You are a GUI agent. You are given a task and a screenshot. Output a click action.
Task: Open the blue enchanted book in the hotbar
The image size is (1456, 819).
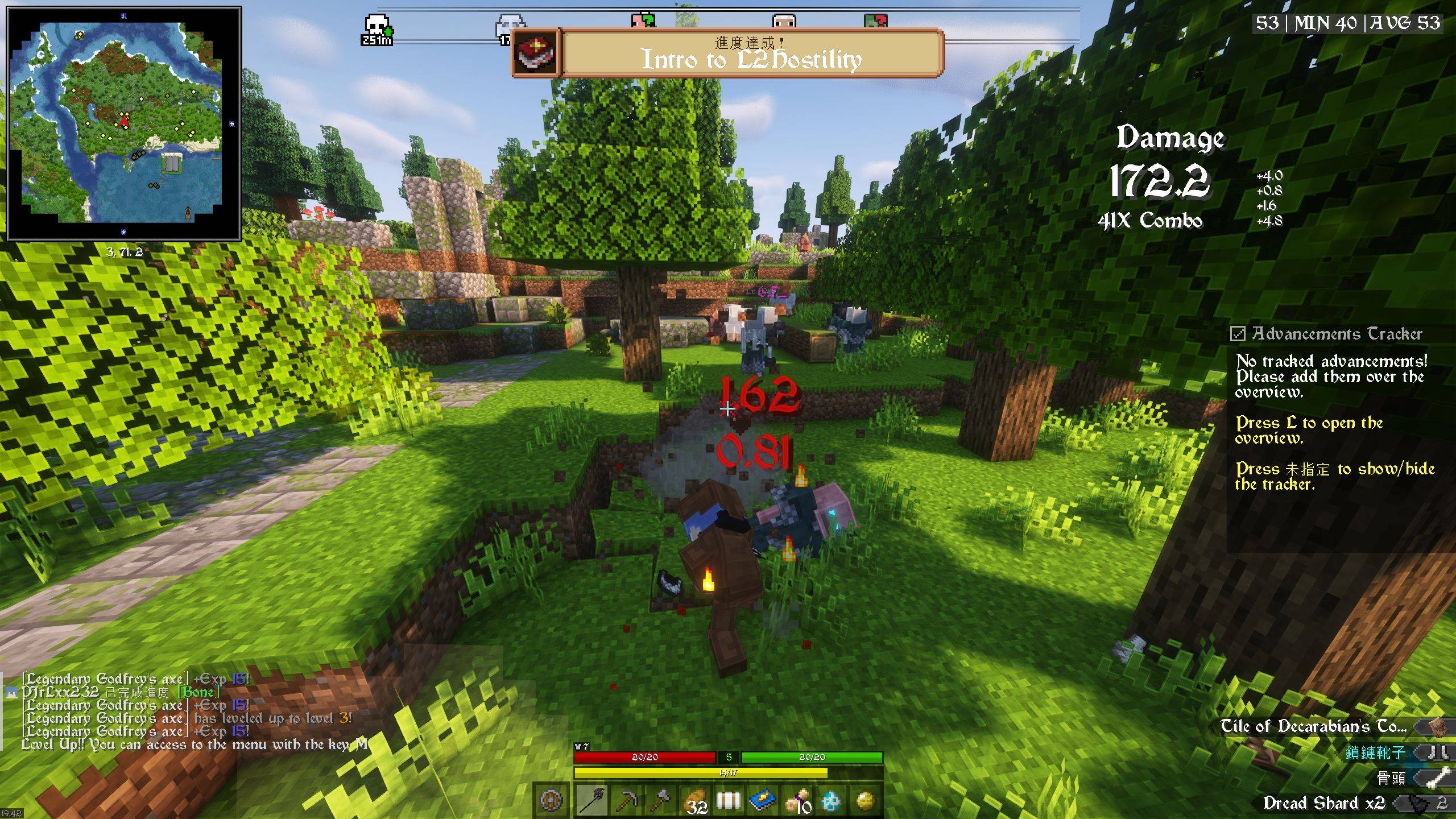pos(763,801)
